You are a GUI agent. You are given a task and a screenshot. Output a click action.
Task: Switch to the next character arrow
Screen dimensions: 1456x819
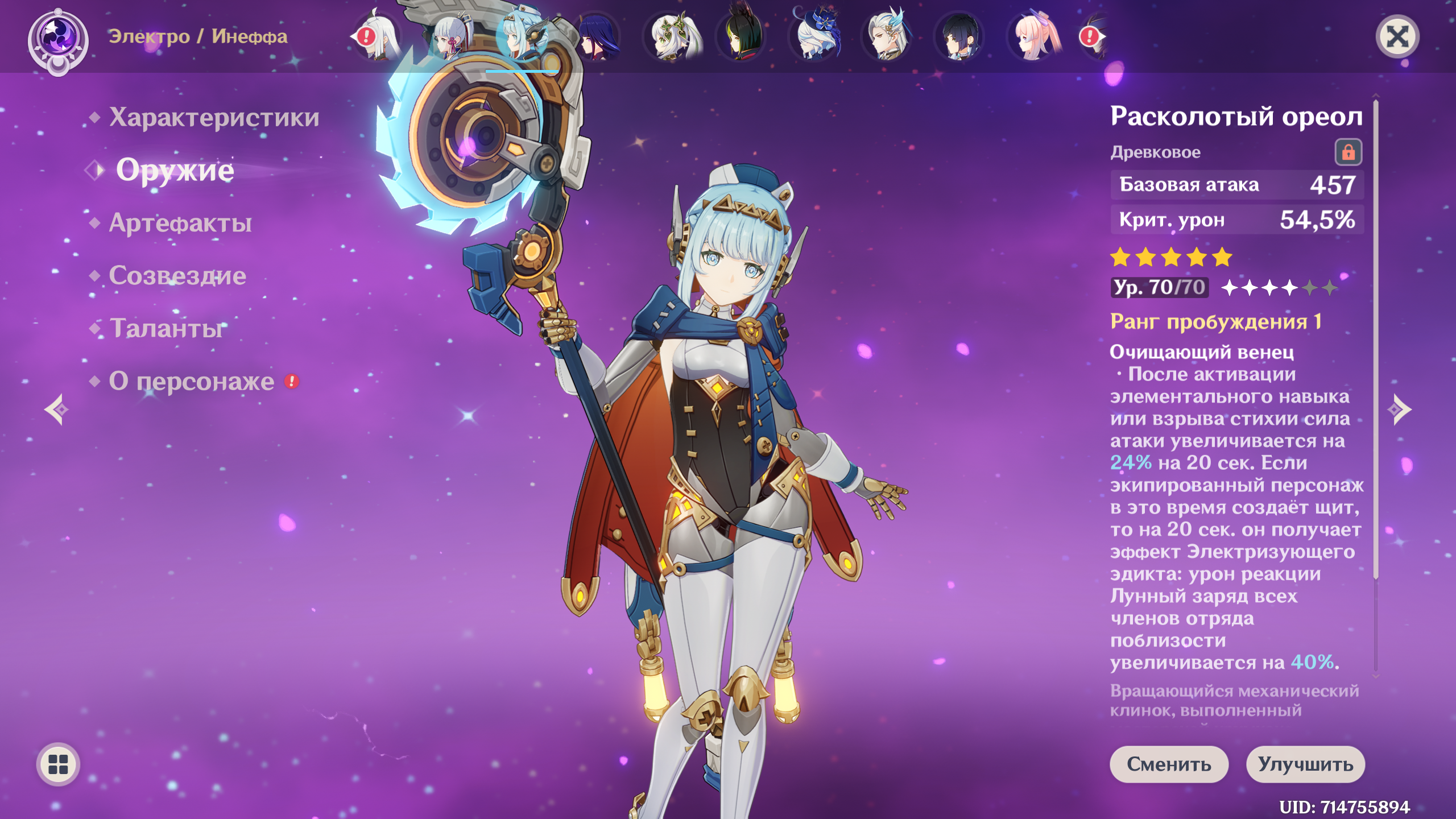pos(1400,409)
